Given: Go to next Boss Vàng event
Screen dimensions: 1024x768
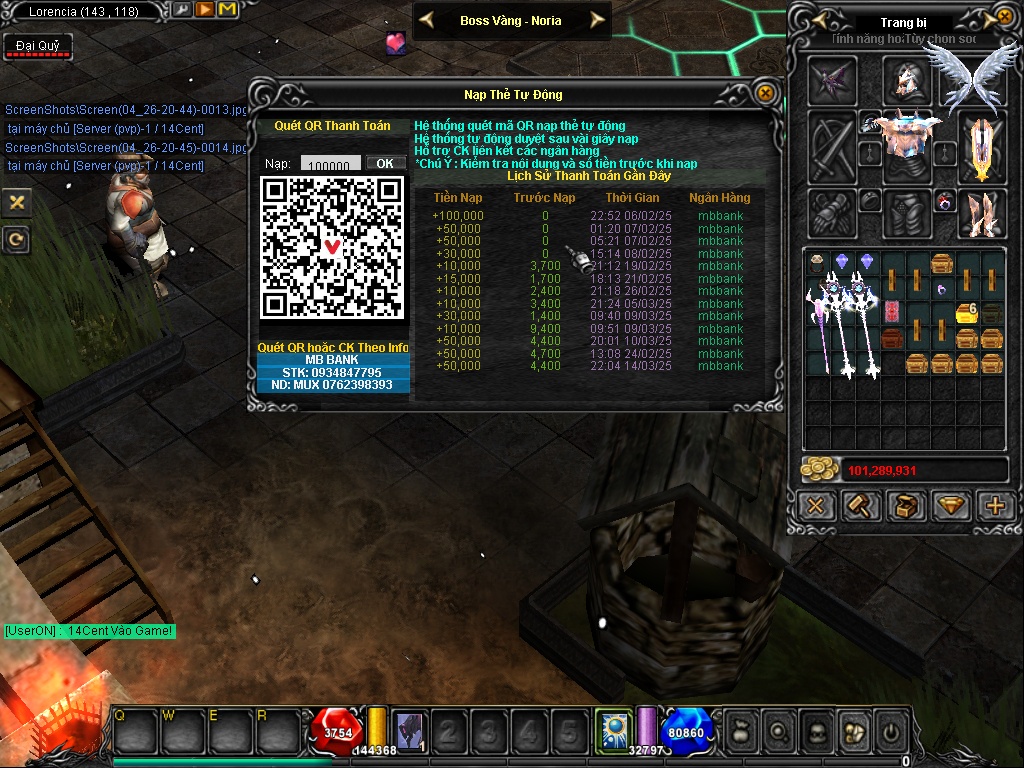Looking at the screenshot, I should (x=597, y=20).
